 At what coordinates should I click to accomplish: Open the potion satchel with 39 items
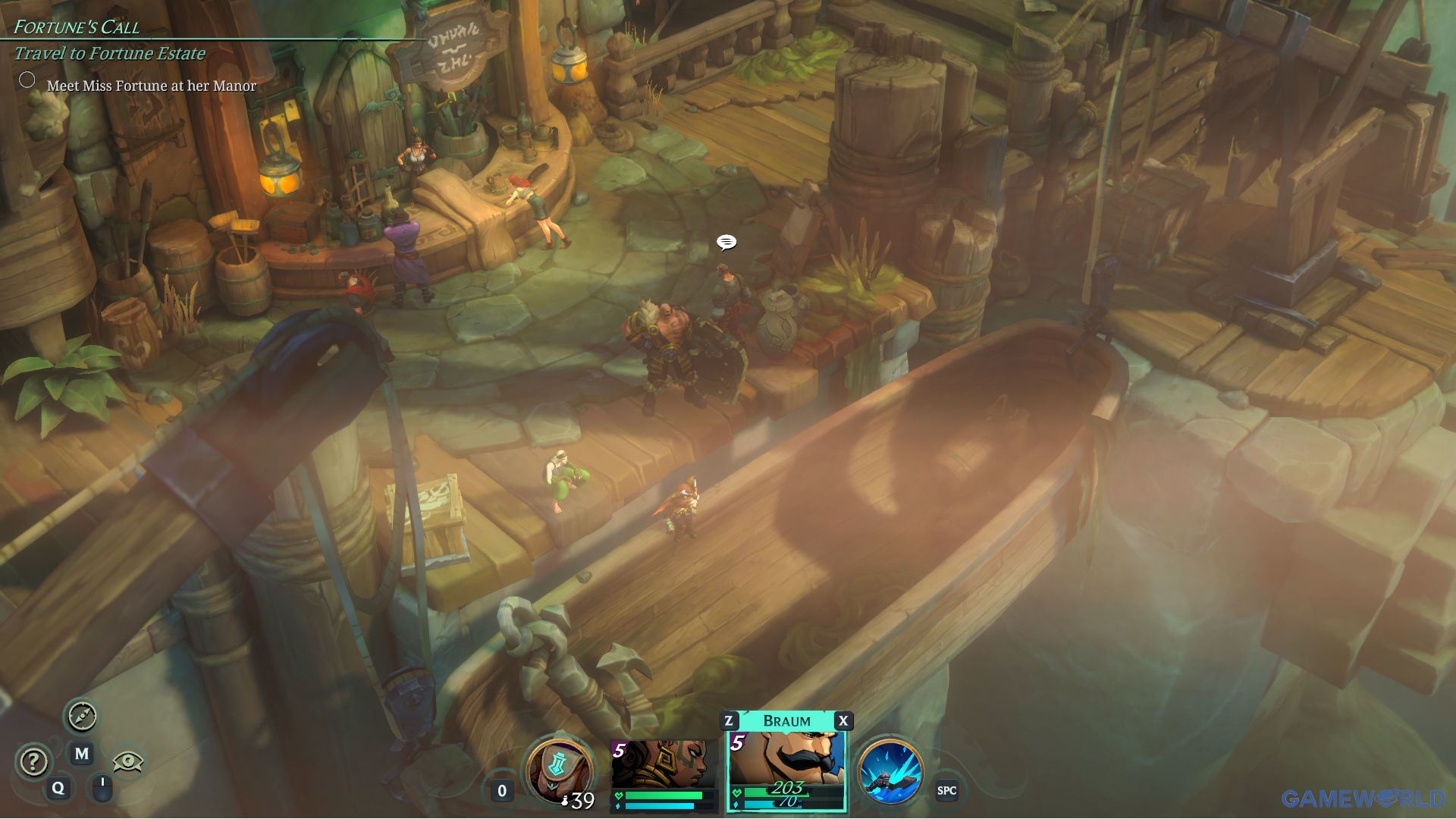point(559,771)
